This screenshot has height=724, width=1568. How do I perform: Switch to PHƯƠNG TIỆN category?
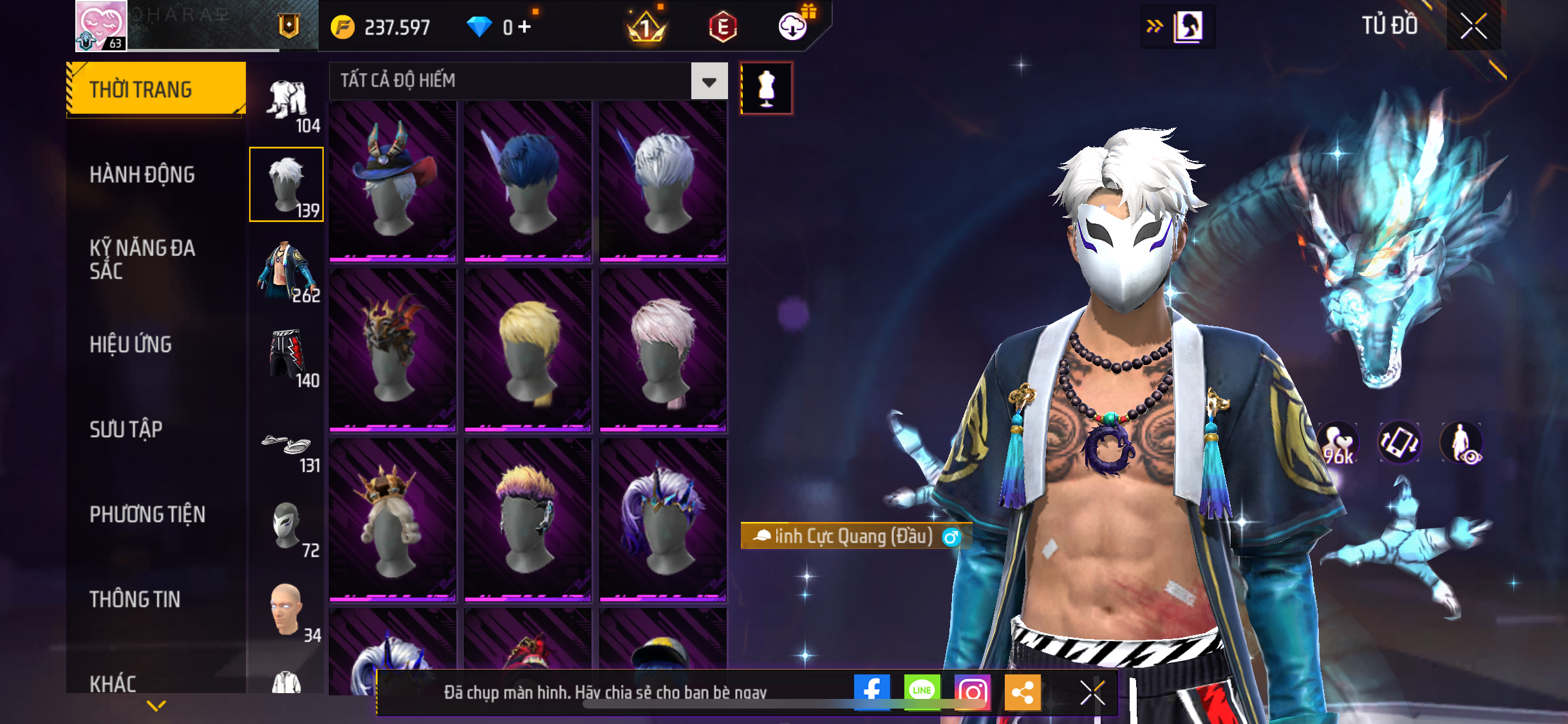(x=147, y=514)
